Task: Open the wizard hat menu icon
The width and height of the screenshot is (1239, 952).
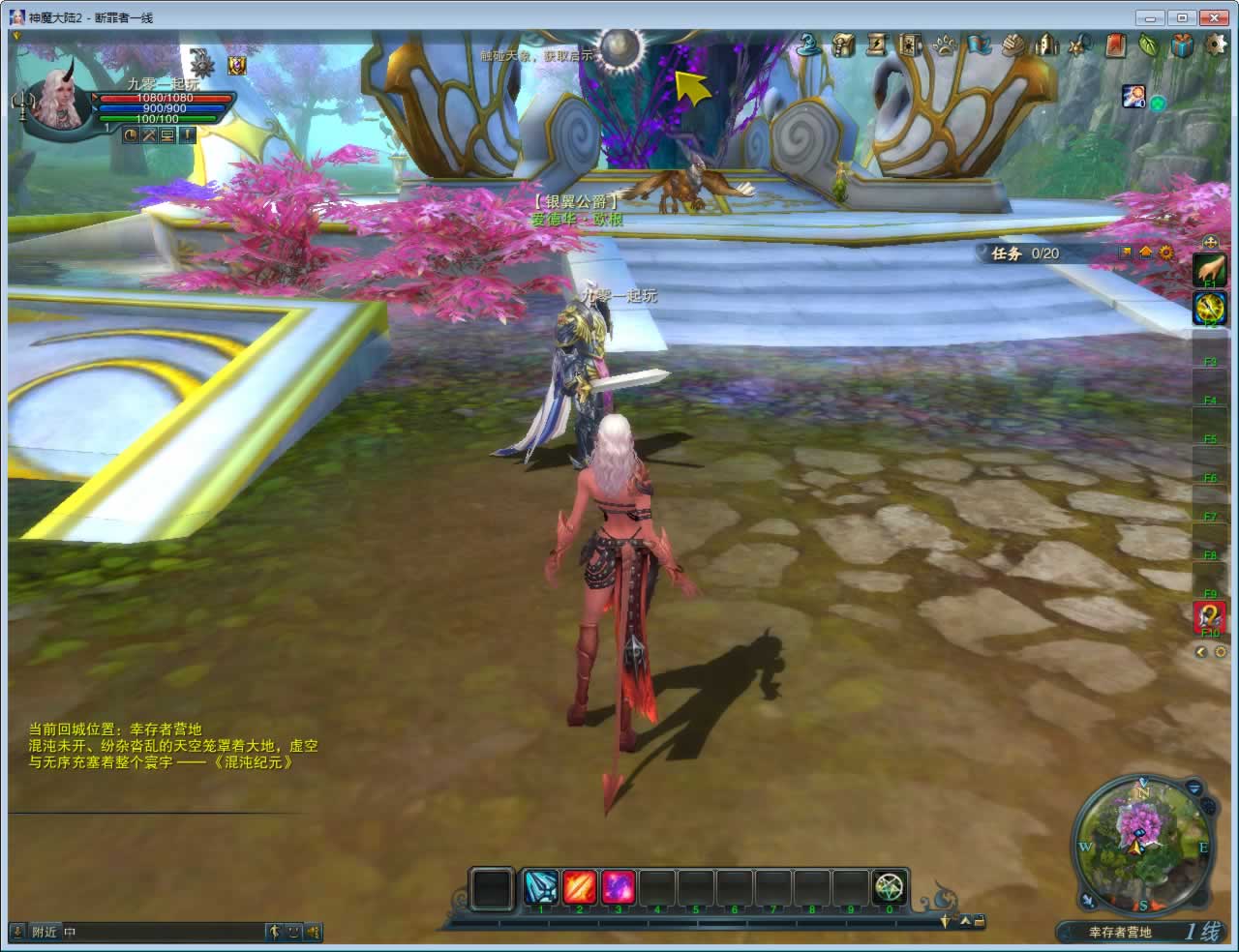Action: (x=809, y=45)
